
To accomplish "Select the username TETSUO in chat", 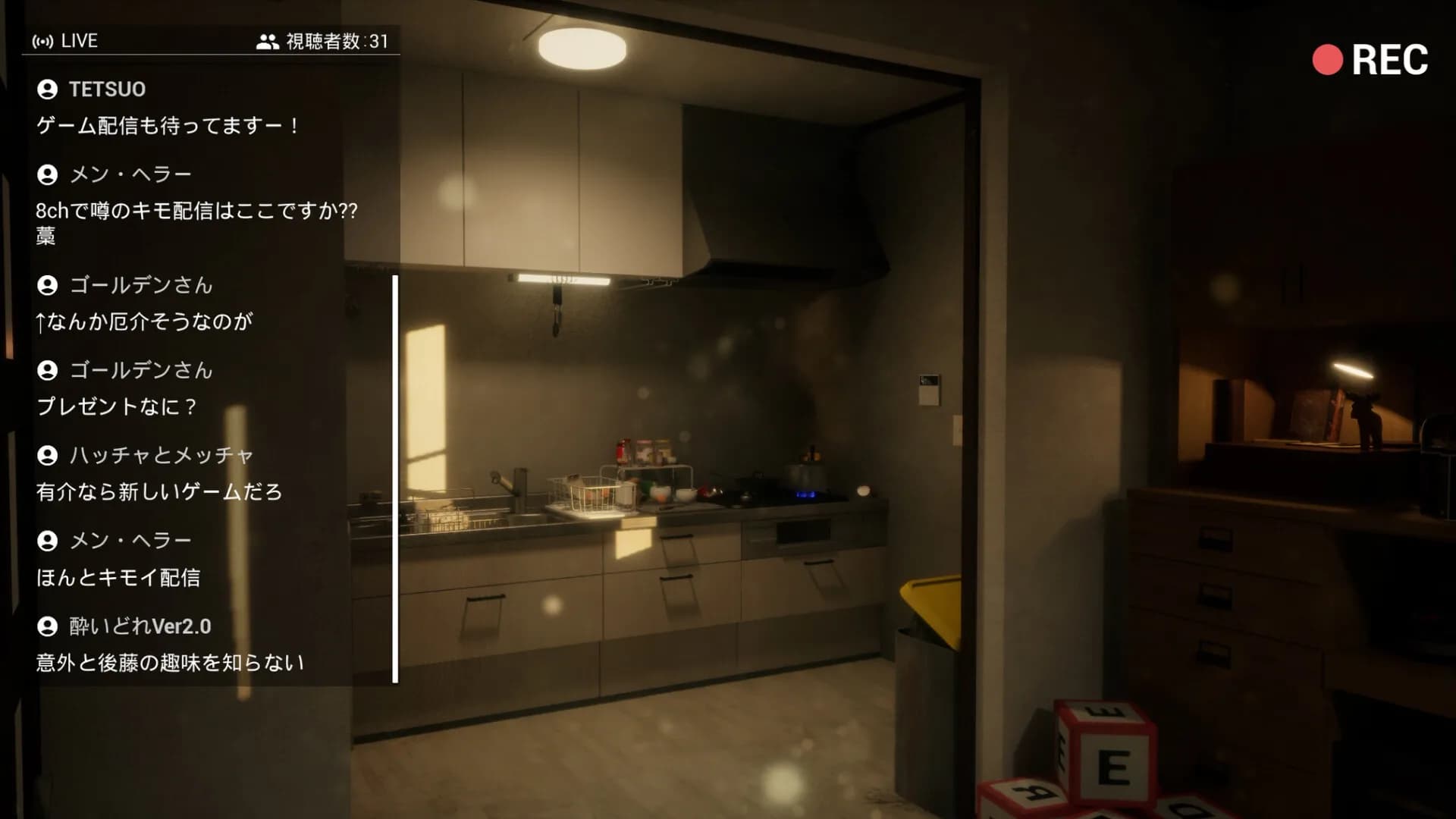I will point(107,89).
